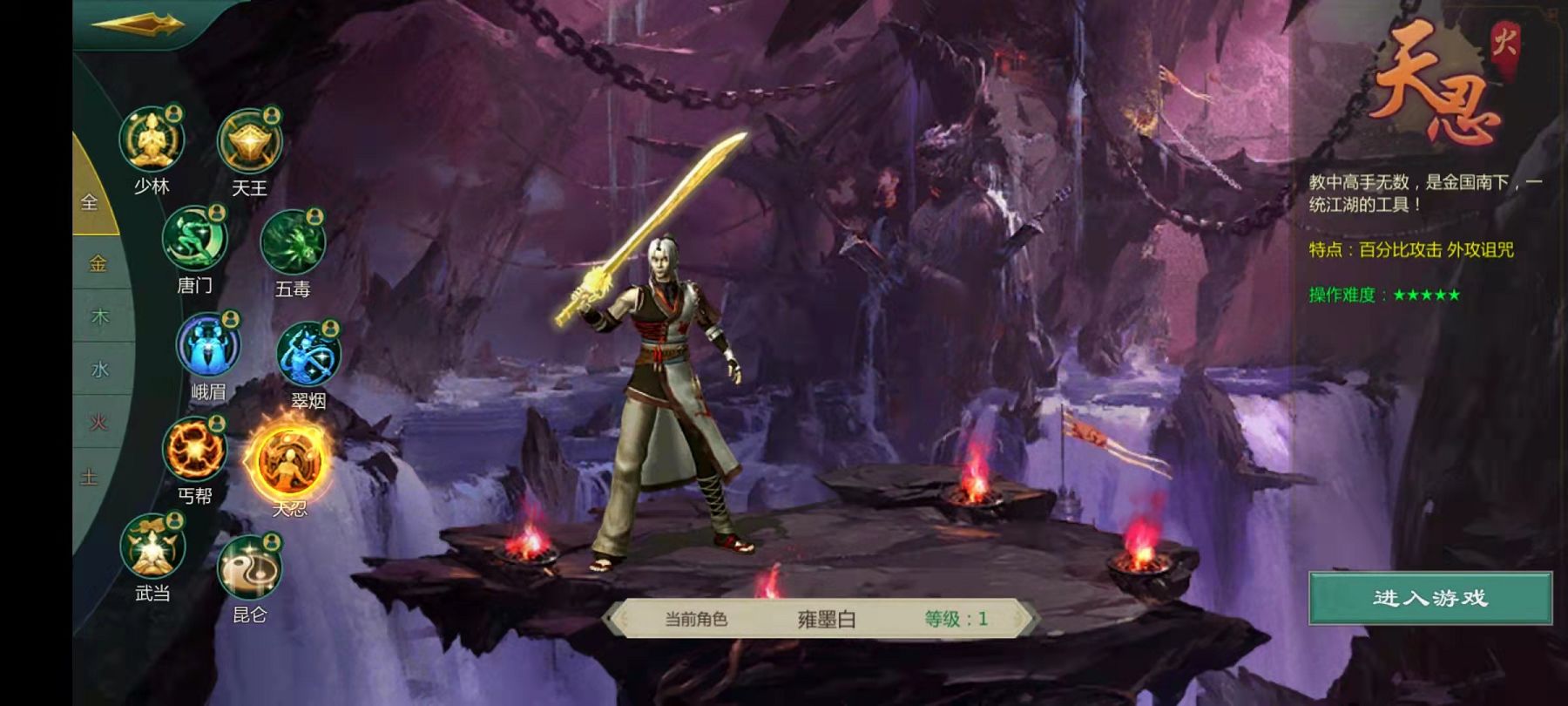Select the 翠烟 sect icon
Screen dimensions: 1568x706
point(308,354)
